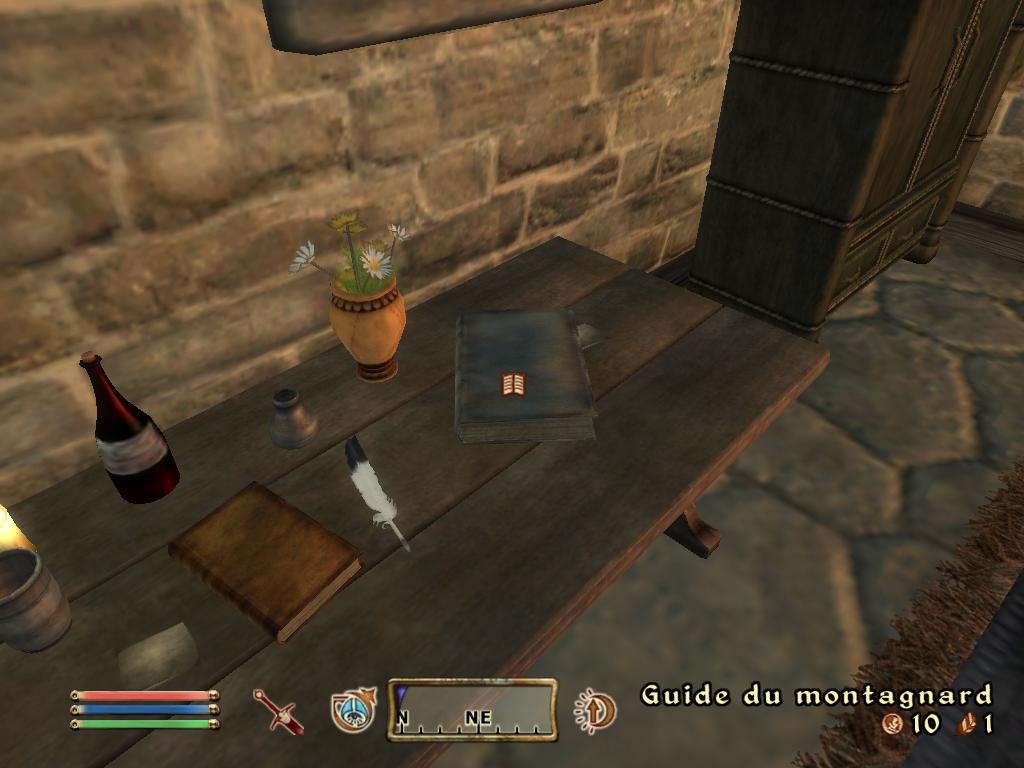Click the active effect status icon with arrow
This screenshot has height=768, width=1024.
[596, 711]
